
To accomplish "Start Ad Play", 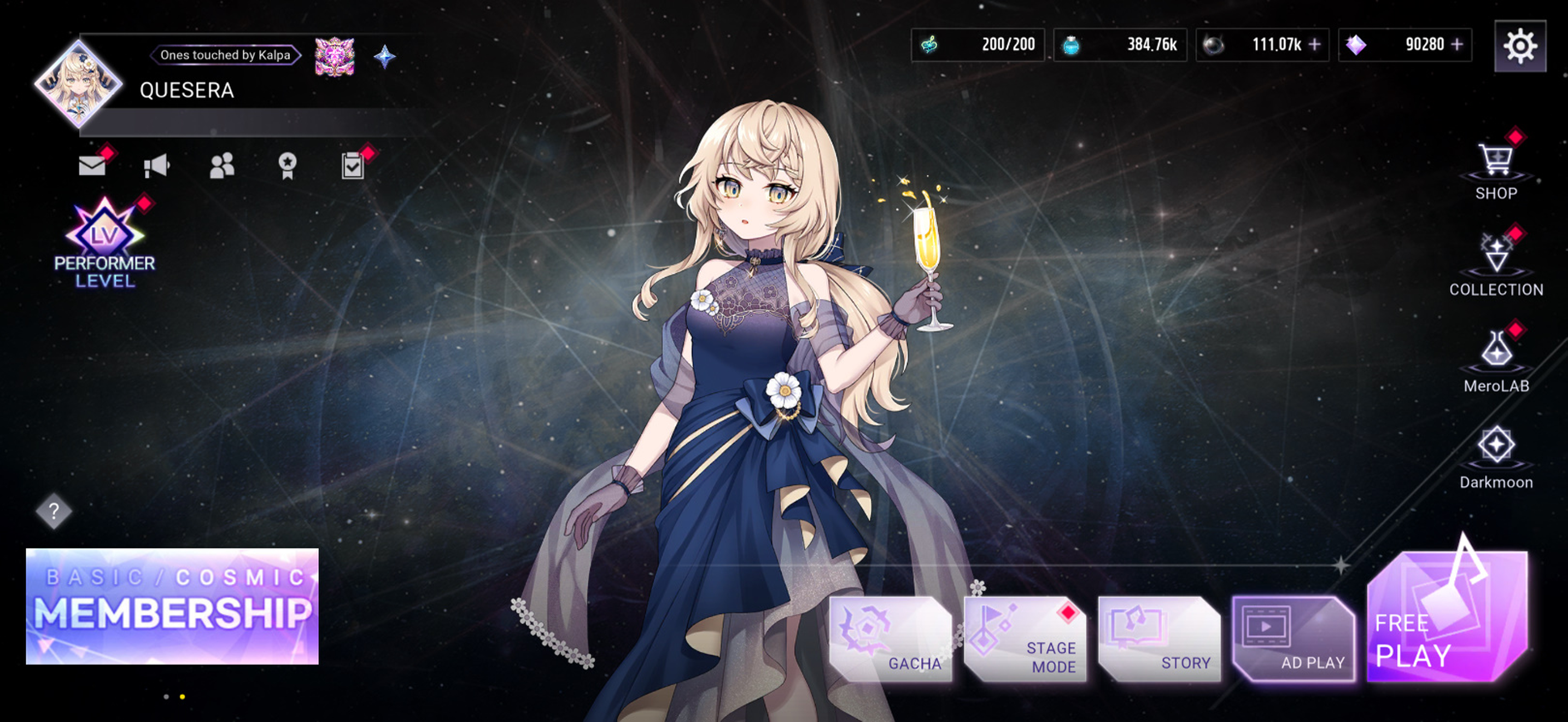I will pos(1294,639).
